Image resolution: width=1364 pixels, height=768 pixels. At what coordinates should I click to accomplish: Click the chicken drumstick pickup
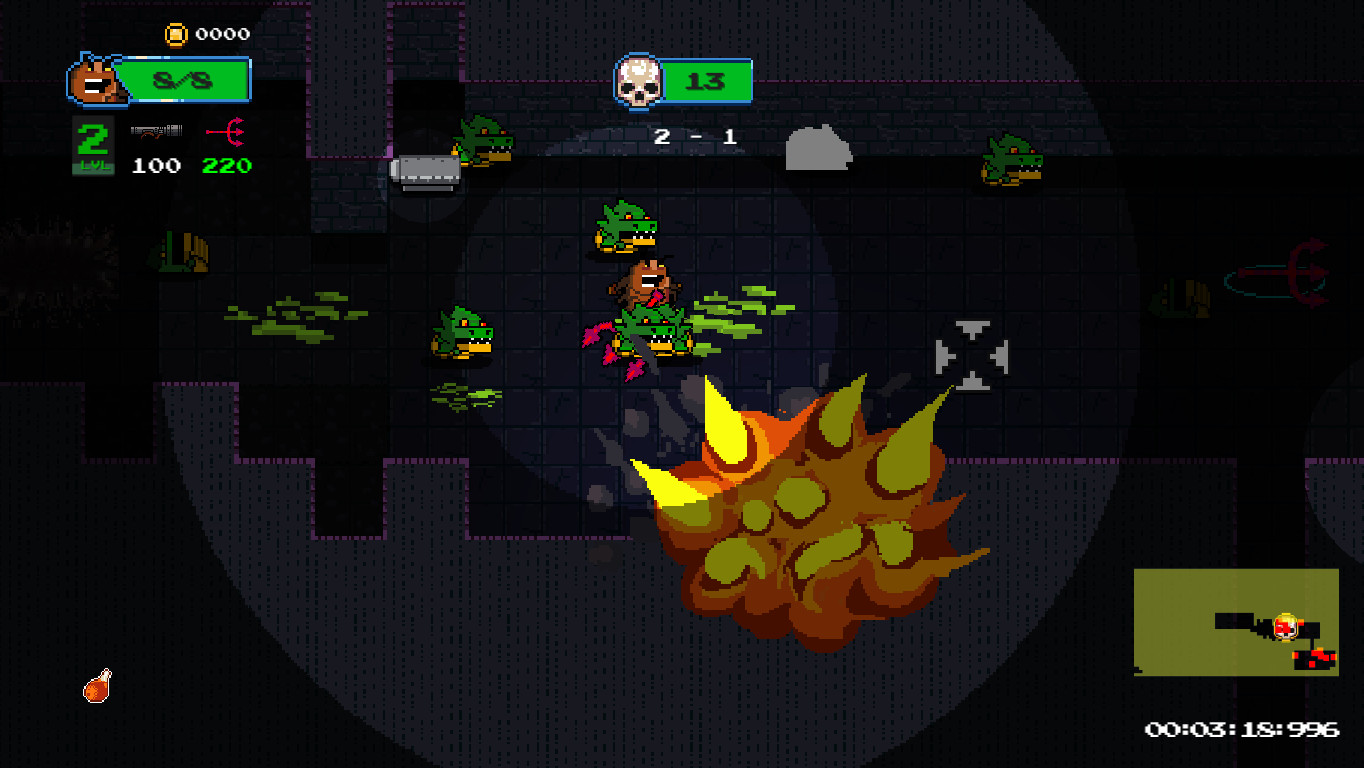coord(97,685)
